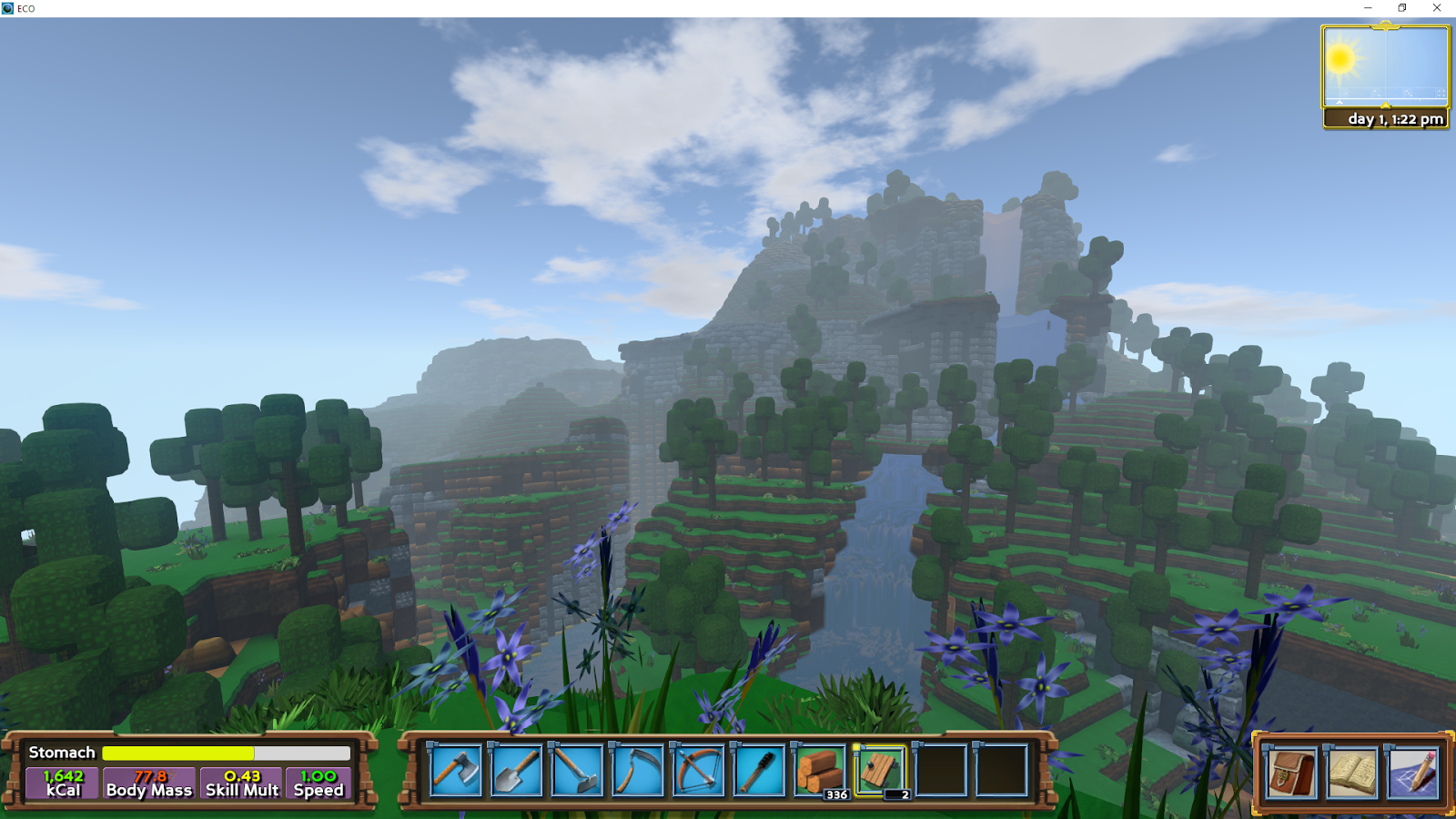
Task: Pick the torch hotbar slot
Action: 759,771
